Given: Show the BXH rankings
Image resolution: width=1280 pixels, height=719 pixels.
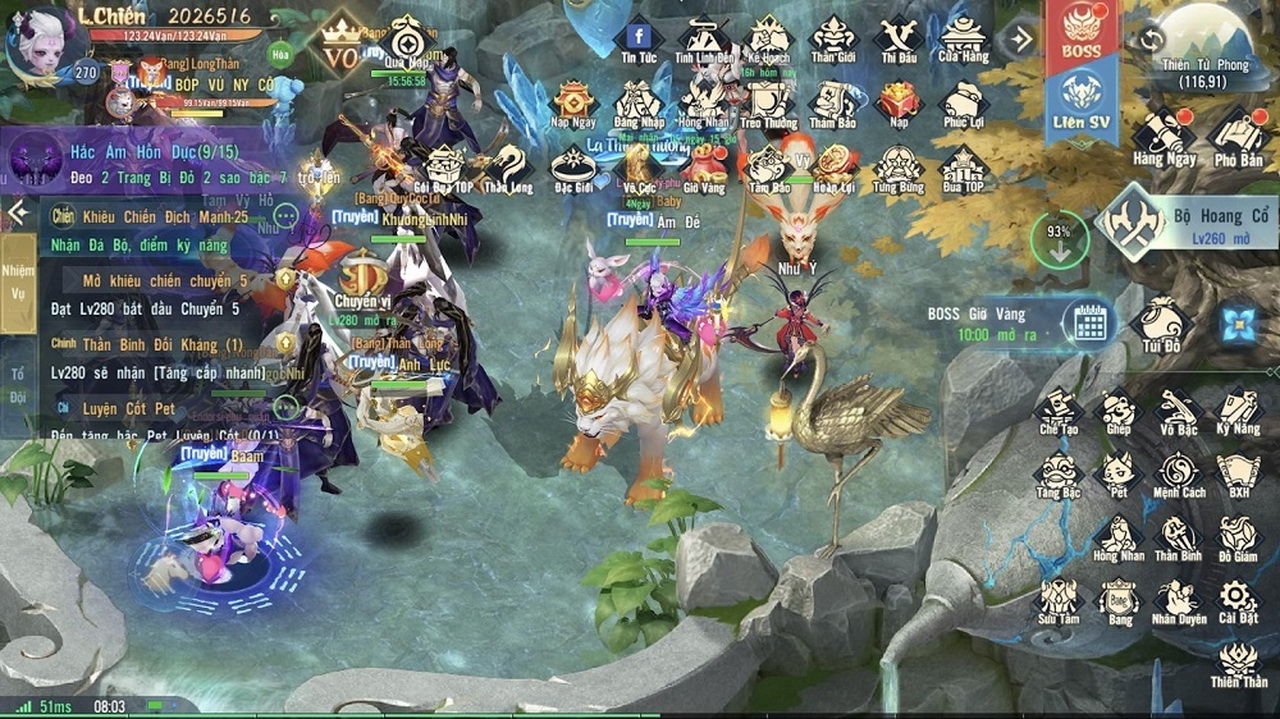Looking at the screenshot, I should click(1238, 473).
